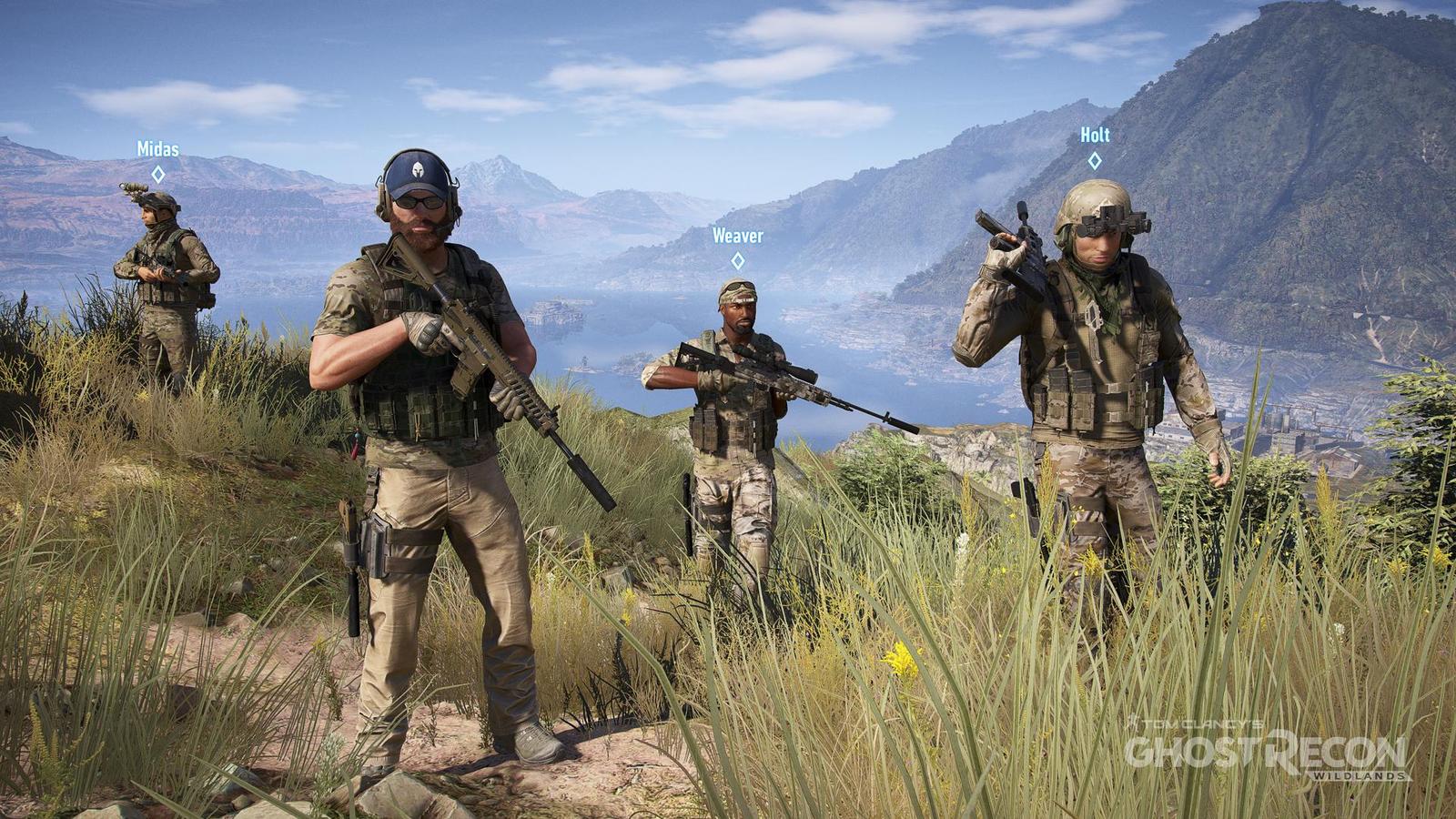This screenshot has height=819, width=1456.
Task: Click the Holt nameplate
Action: coord(1094,133)
